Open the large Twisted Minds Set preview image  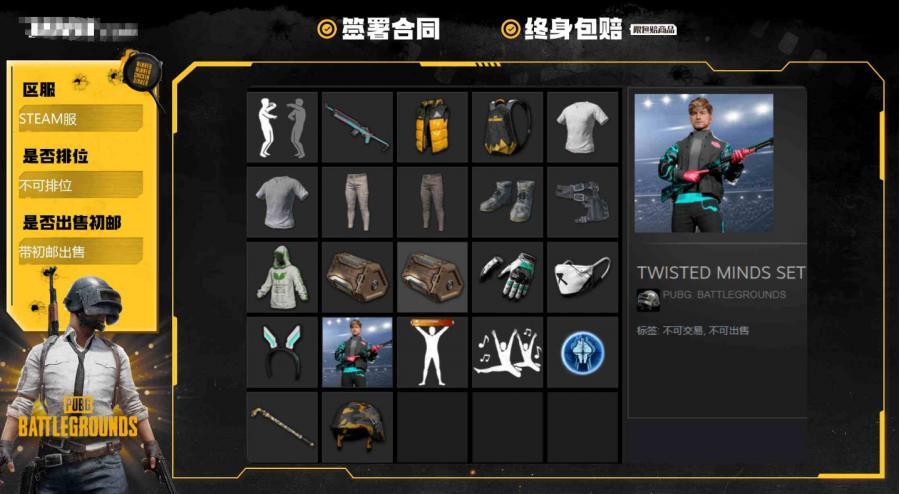tap(704, 163)
